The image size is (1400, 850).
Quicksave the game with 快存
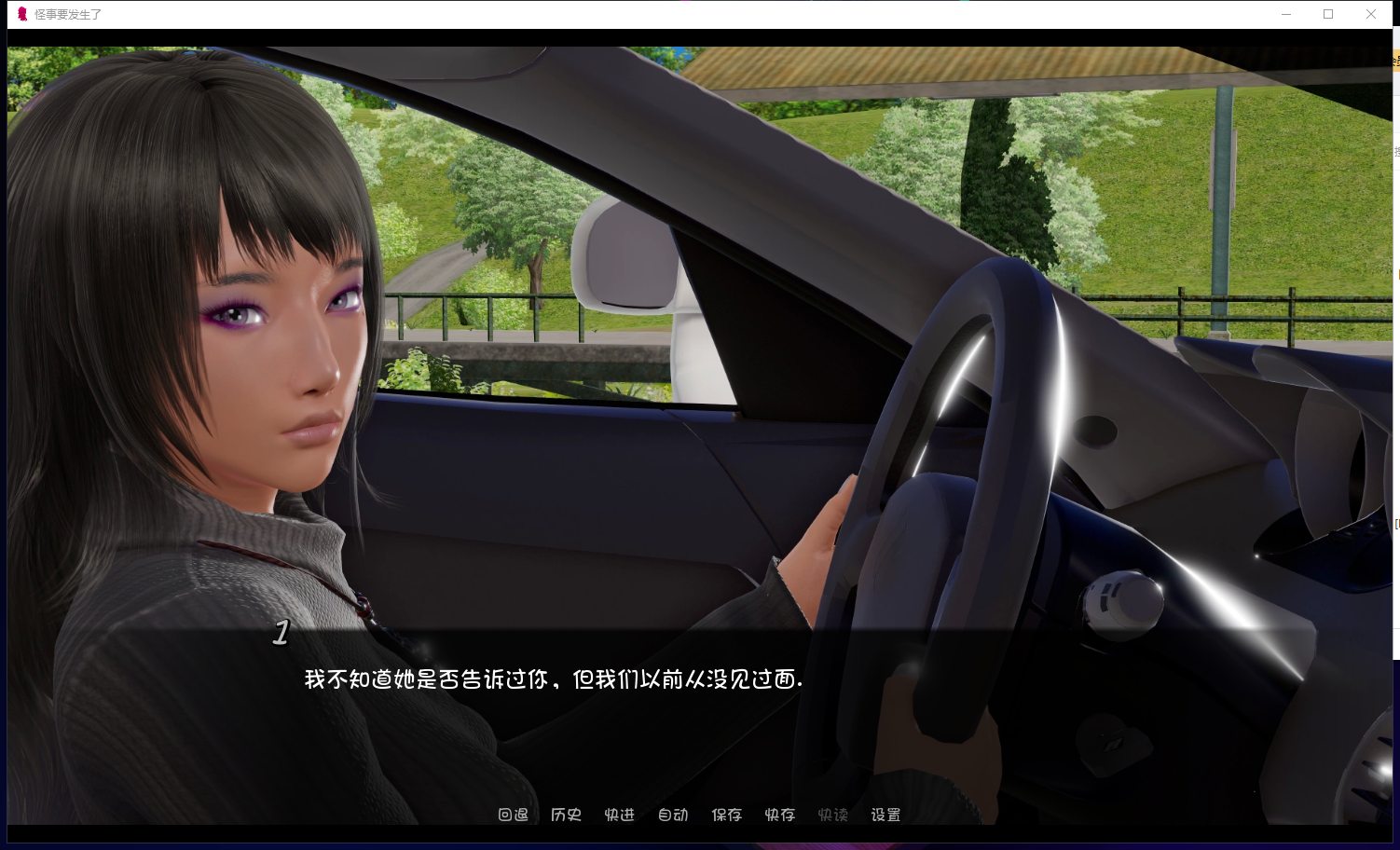pyautogui.click(x=779, y=815)
